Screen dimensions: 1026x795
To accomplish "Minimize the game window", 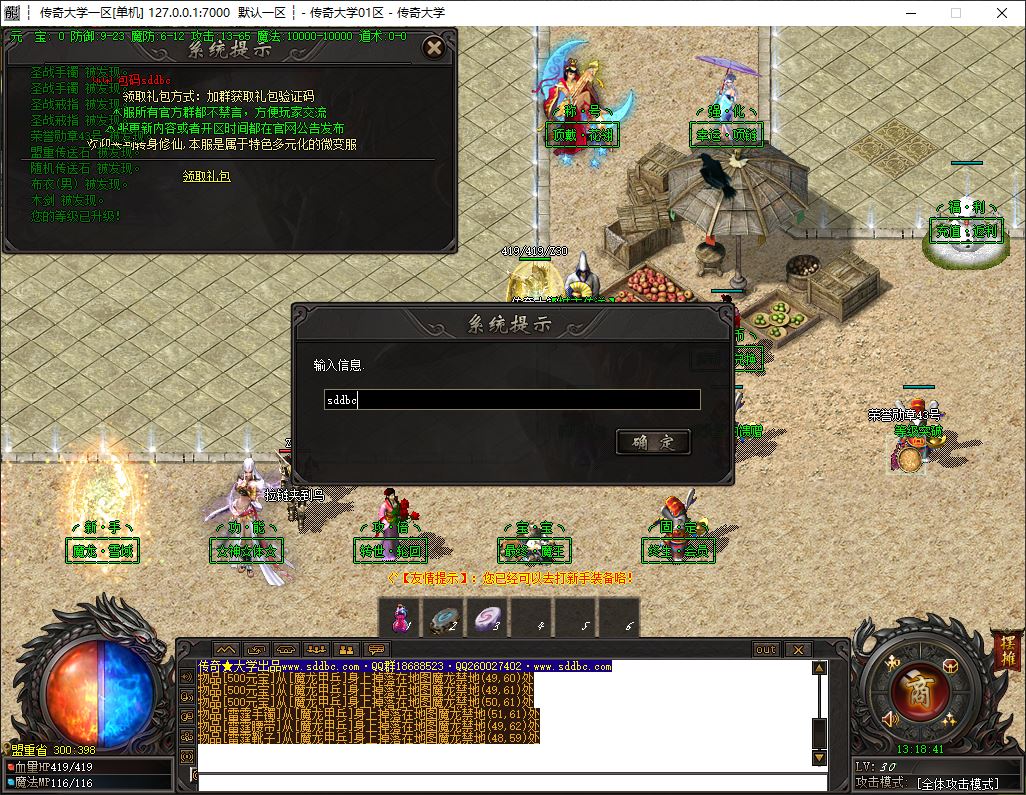I will pyautogui.click(x=909, y=13).
